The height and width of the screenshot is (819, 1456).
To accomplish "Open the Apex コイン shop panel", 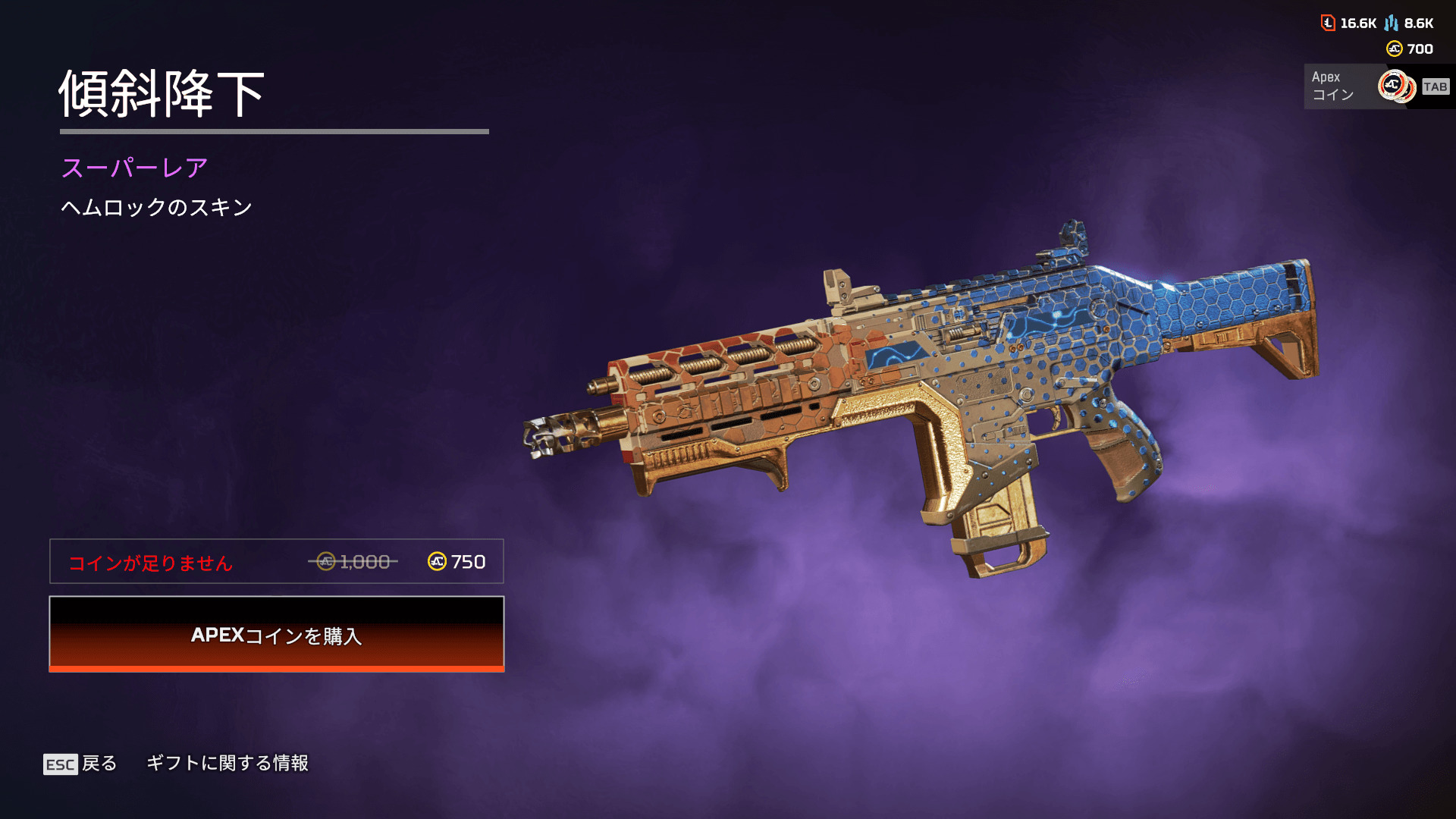I will click(1376, 86).
